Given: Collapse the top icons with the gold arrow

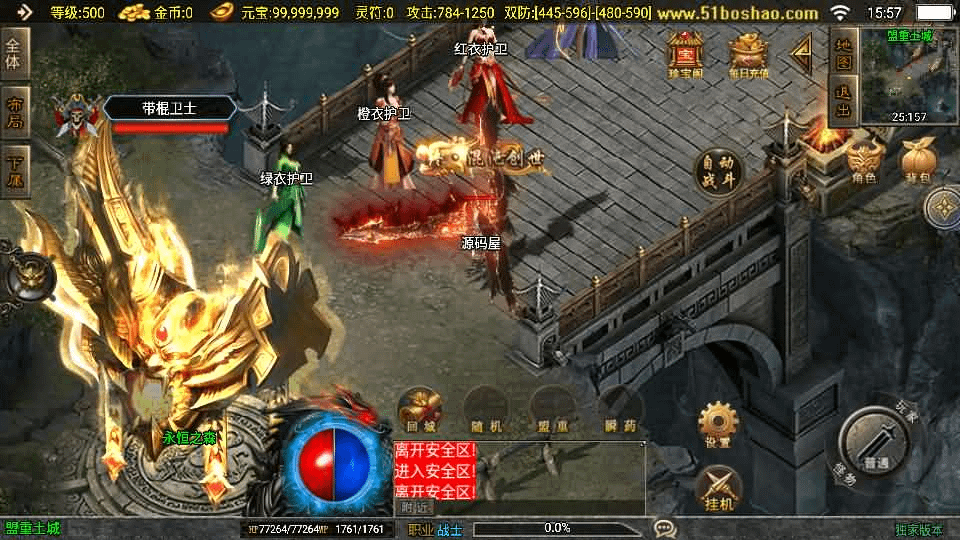Looking at the screenshot, I should click(802, 55).
